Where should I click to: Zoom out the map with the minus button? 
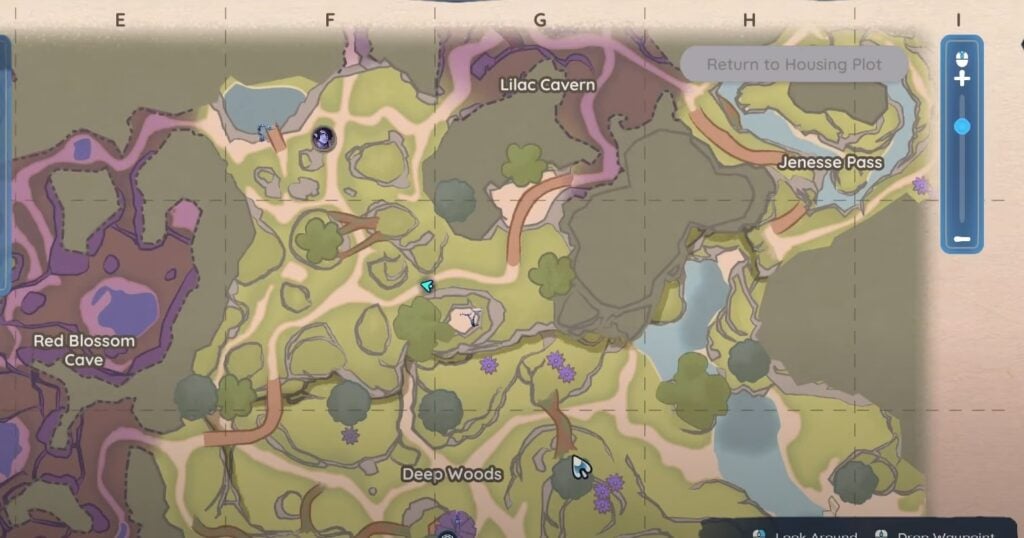(962, 239)
